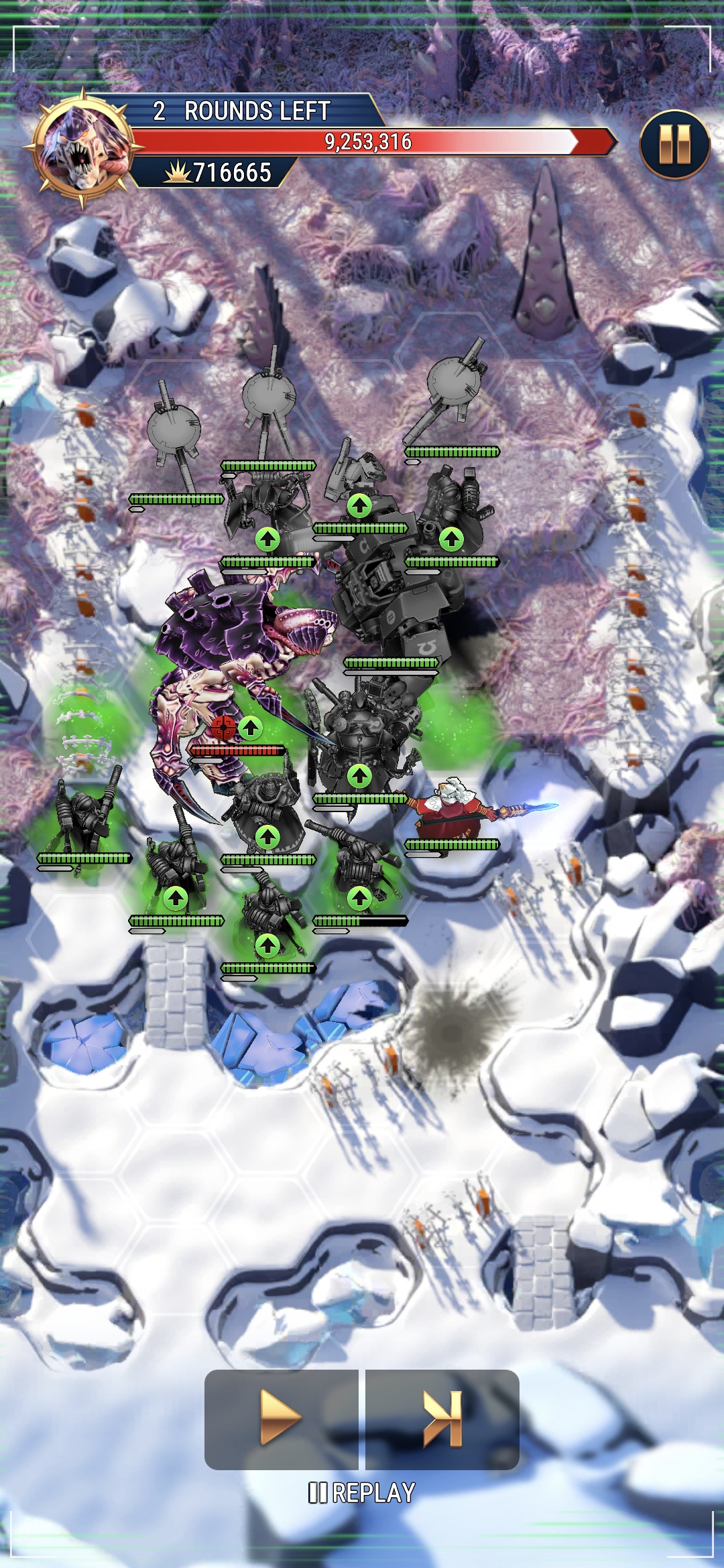Skip to the end of the replay
724x1568 pixels.
[x=442, y=1418]
